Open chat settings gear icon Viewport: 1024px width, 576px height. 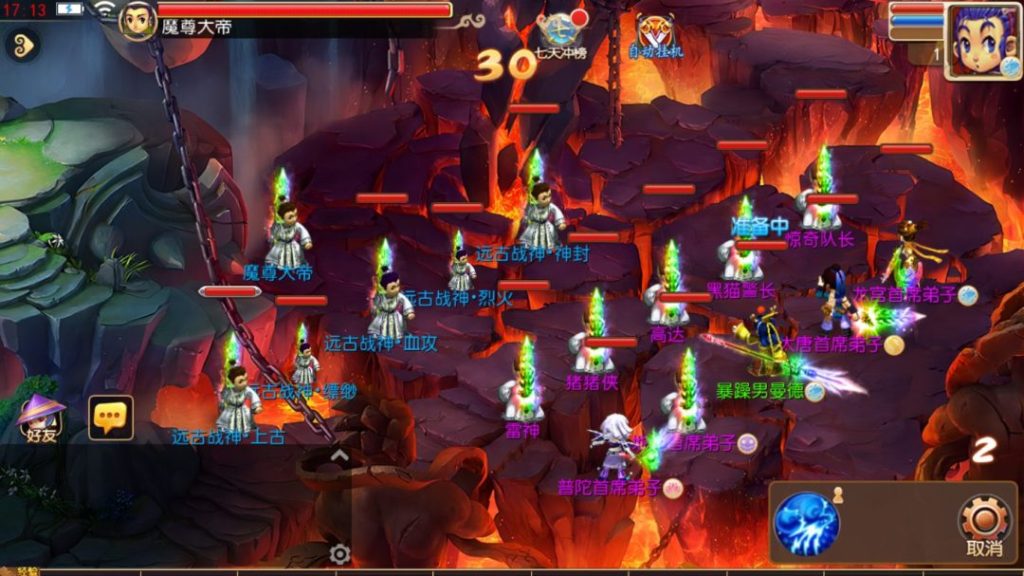pos(340,554)
